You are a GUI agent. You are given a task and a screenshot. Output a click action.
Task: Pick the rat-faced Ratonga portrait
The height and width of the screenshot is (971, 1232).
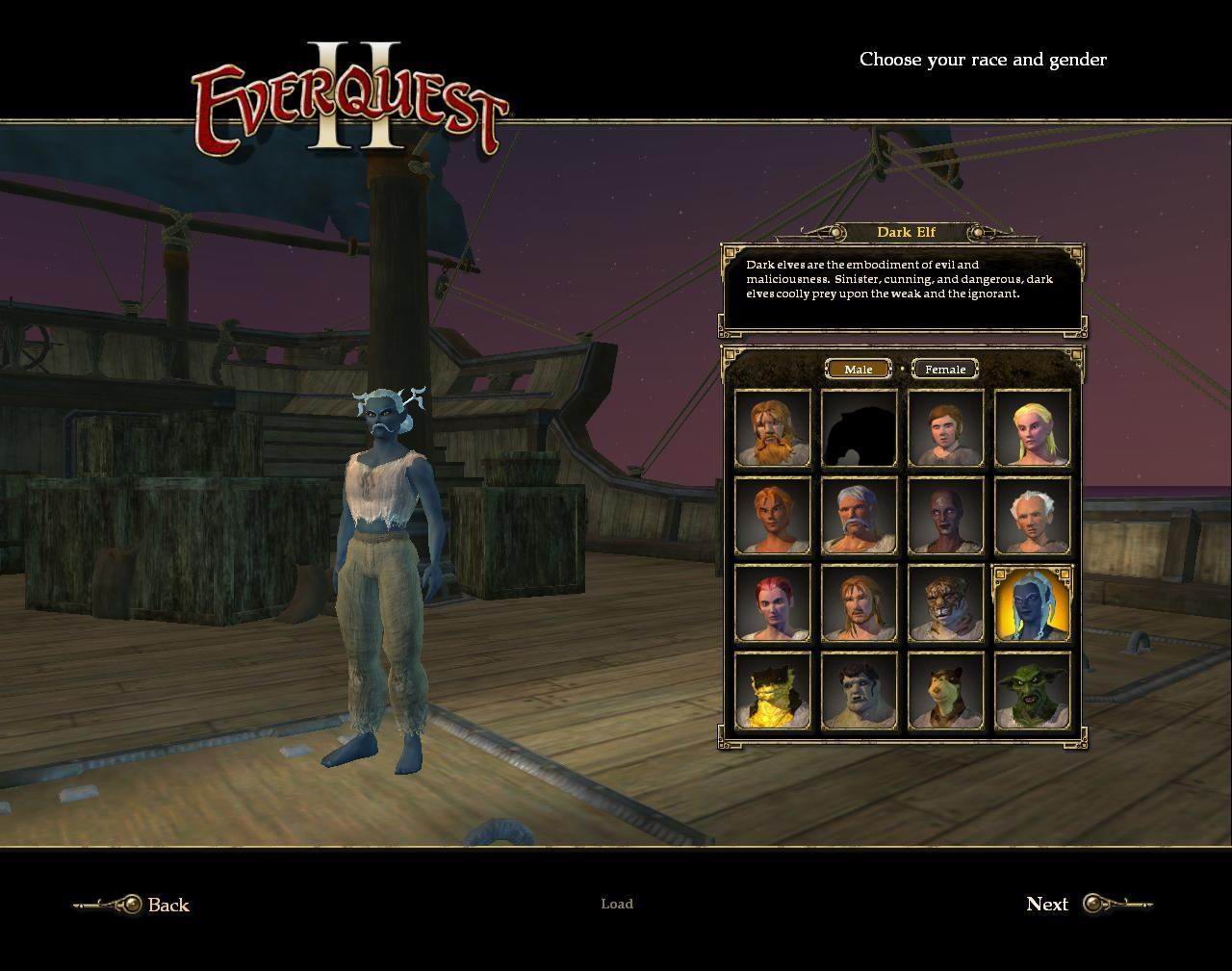946,691
